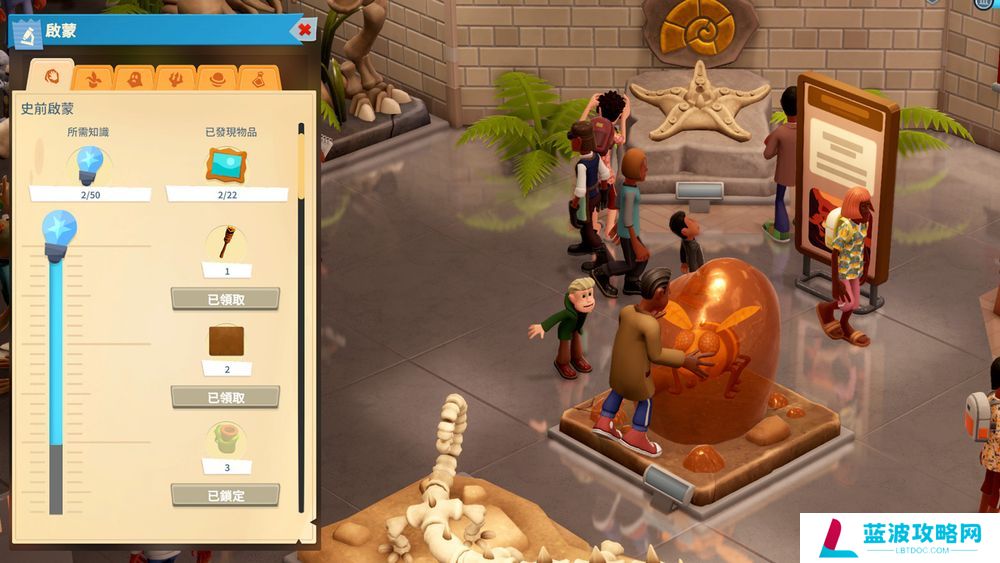Click the 已鎖定 button under reward 3

point(225,494)
